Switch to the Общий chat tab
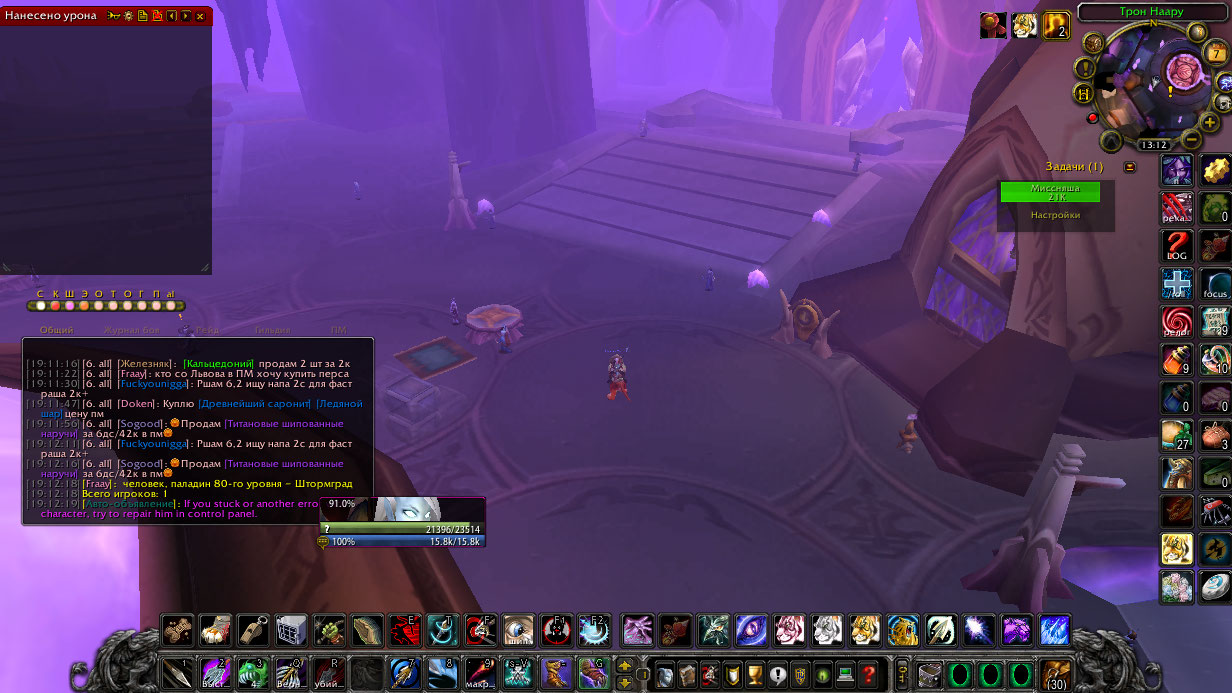Viewport: 1232px width, 693px height. coord(56,329)
